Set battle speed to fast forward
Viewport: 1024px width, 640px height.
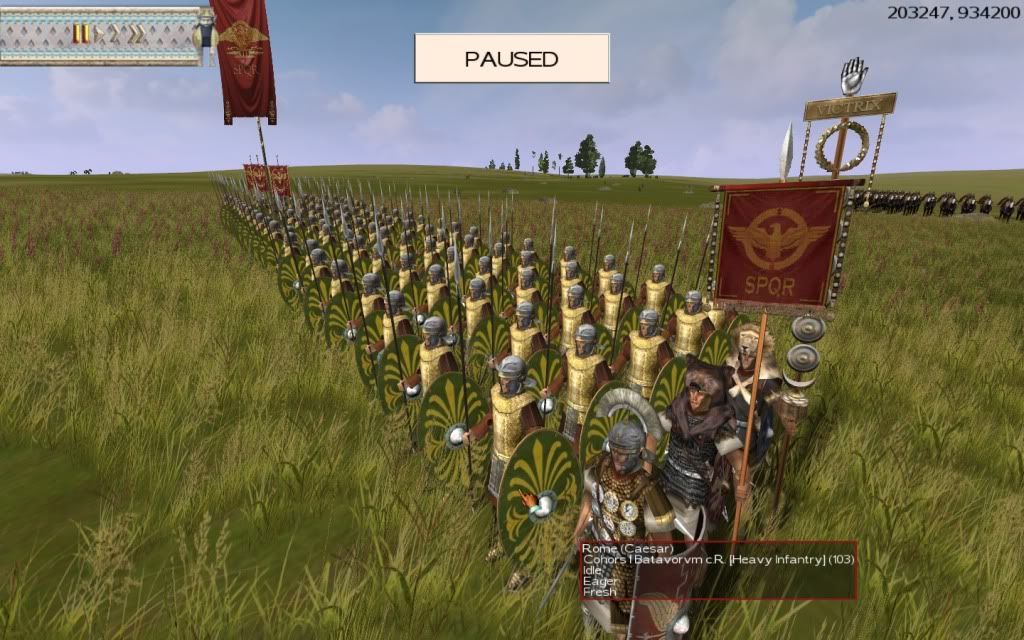point(114,34)
